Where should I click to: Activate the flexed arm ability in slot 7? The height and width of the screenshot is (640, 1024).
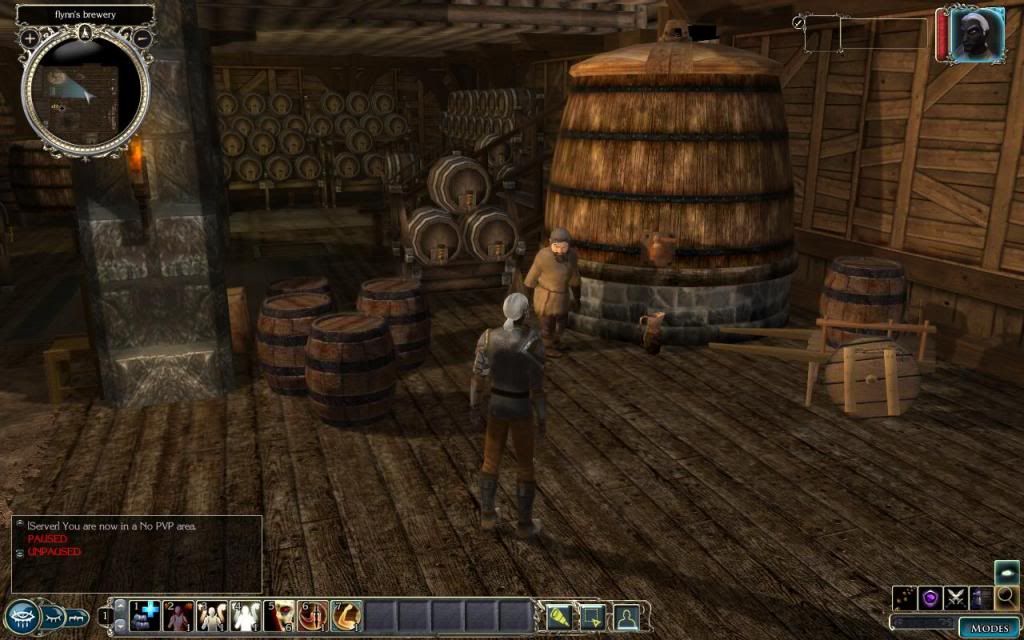pos(346,616)
